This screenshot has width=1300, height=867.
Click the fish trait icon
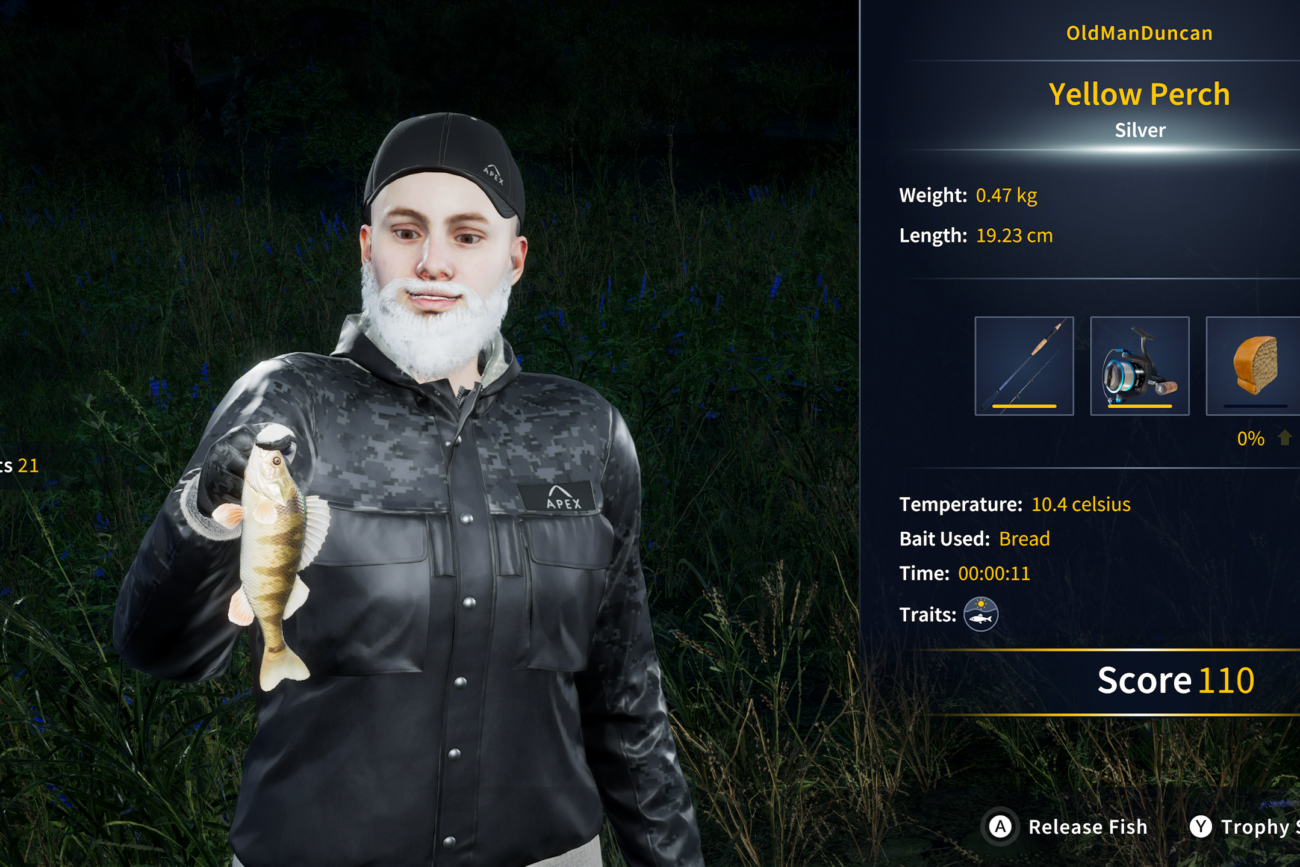click(x=981, y=614)
